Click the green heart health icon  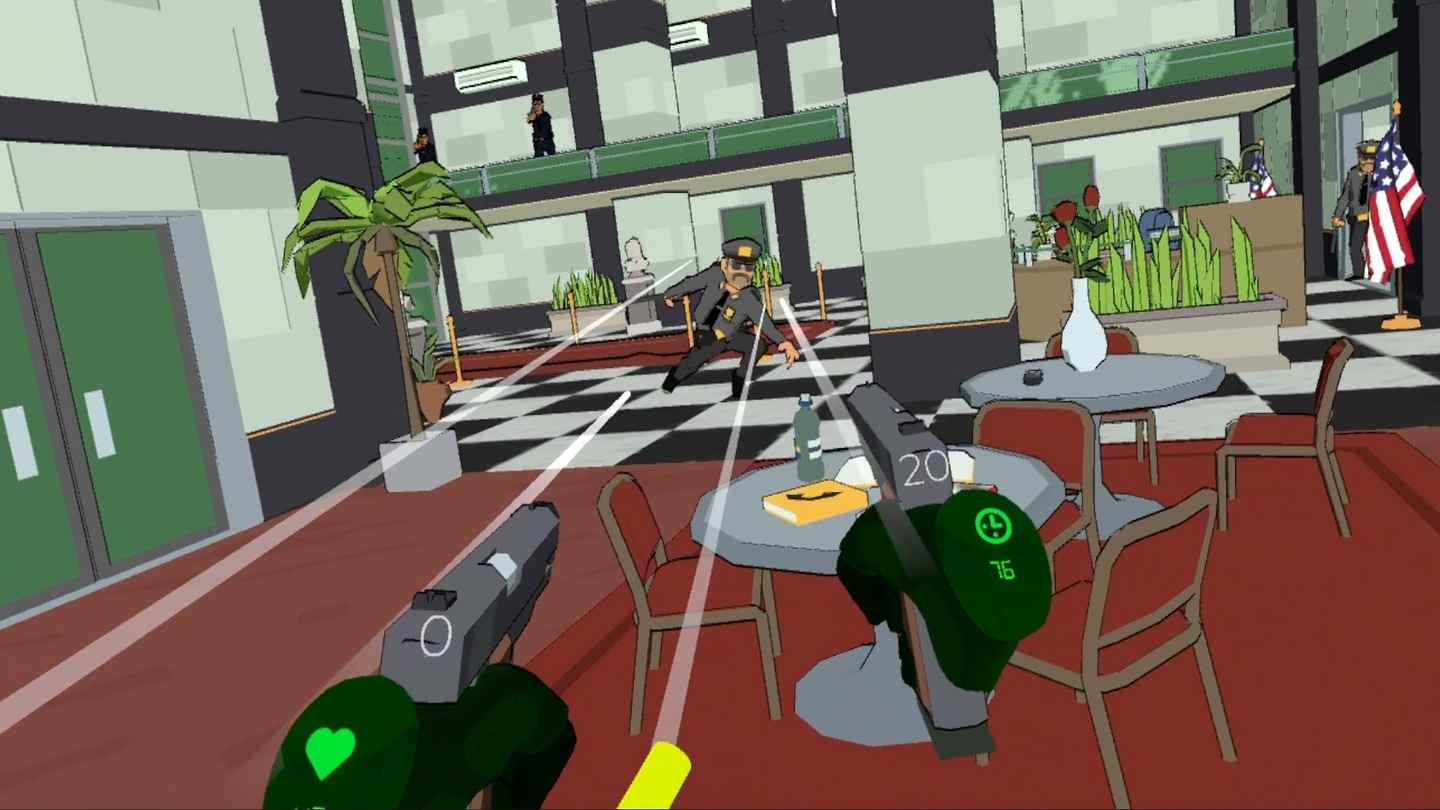[330, 750]
